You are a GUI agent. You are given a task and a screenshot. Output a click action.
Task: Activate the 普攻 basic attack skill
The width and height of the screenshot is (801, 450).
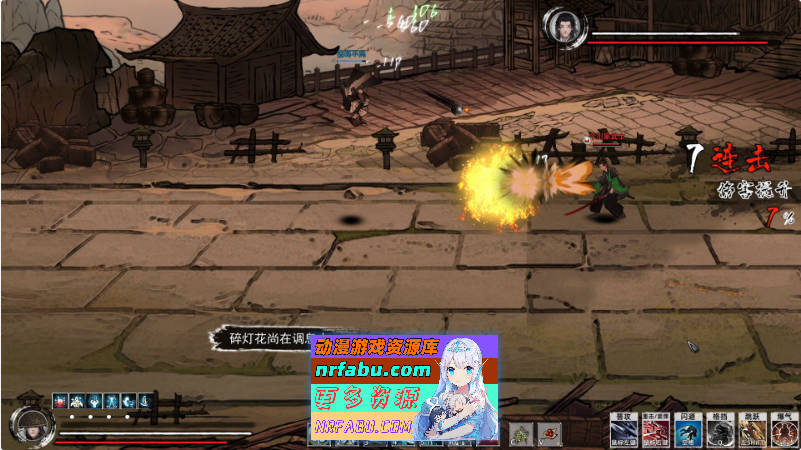[623, 431]
